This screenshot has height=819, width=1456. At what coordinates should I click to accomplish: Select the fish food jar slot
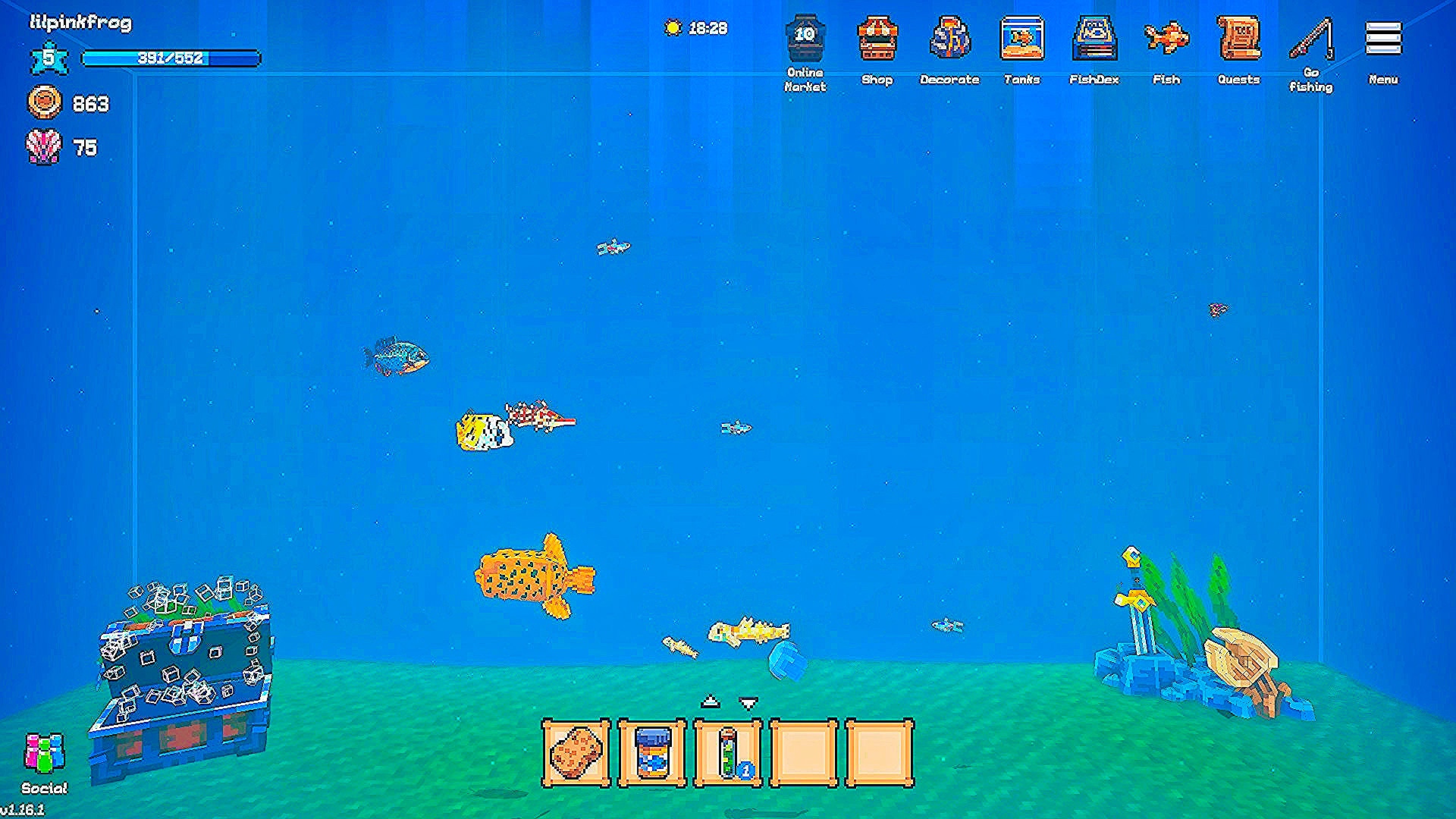(652, 754)
